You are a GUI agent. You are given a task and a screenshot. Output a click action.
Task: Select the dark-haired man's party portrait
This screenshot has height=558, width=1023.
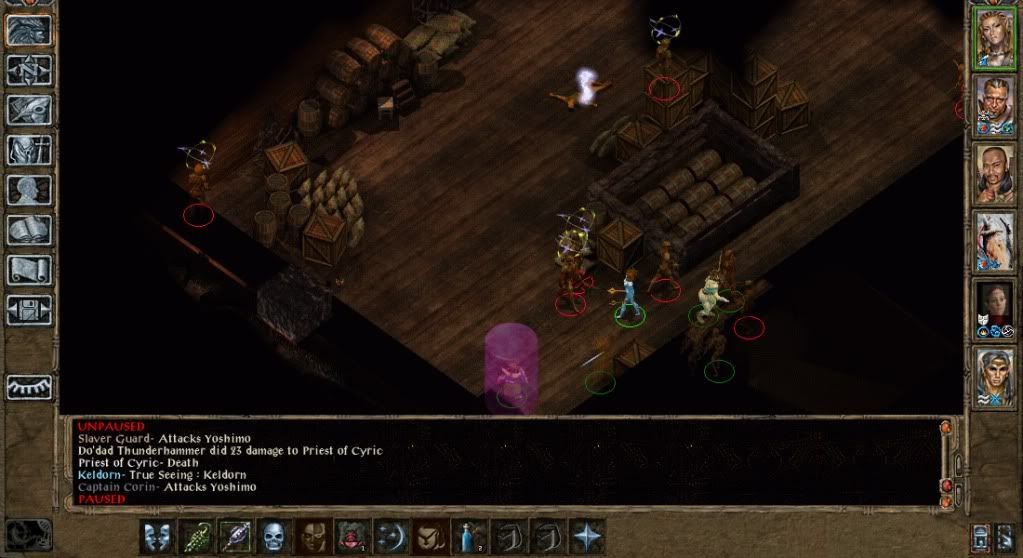pyautogui.click(x=996, y=173)
